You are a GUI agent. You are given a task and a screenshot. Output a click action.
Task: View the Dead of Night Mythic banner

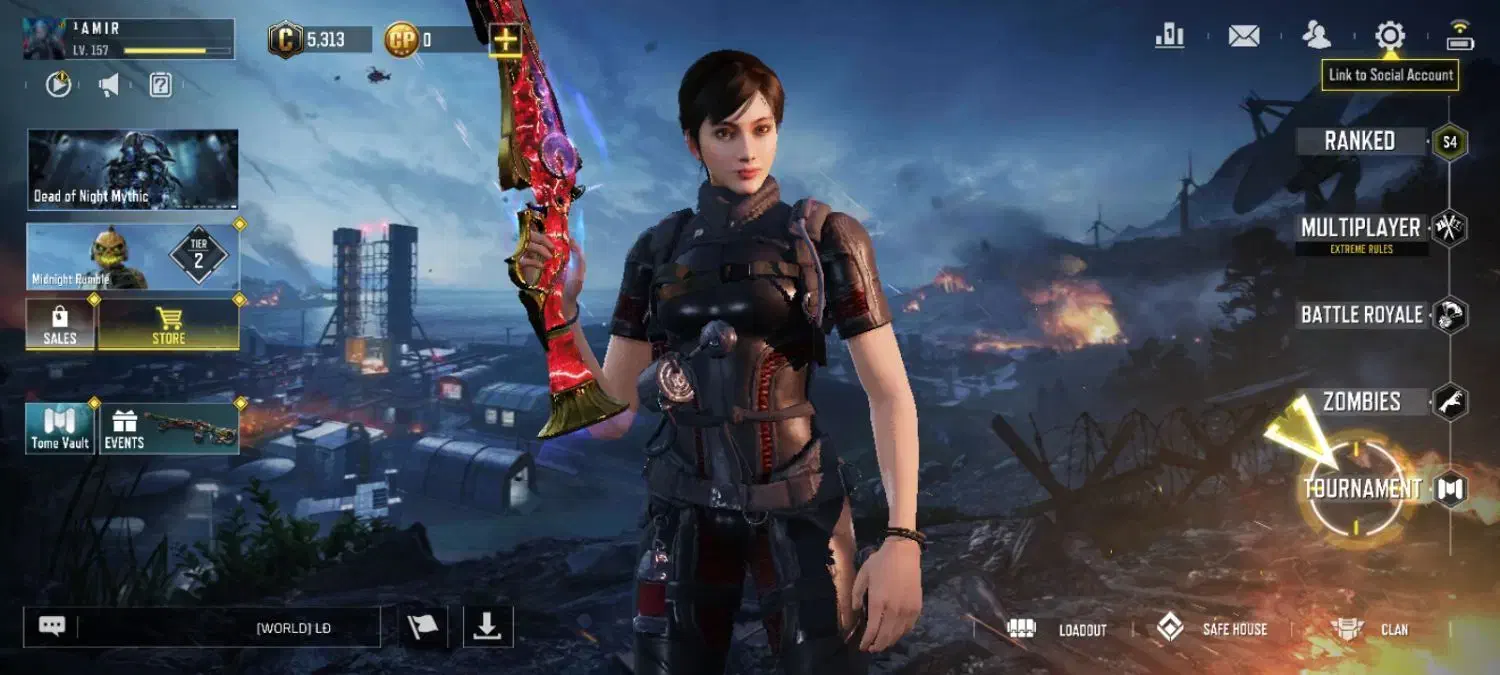[x=133, y=169]
